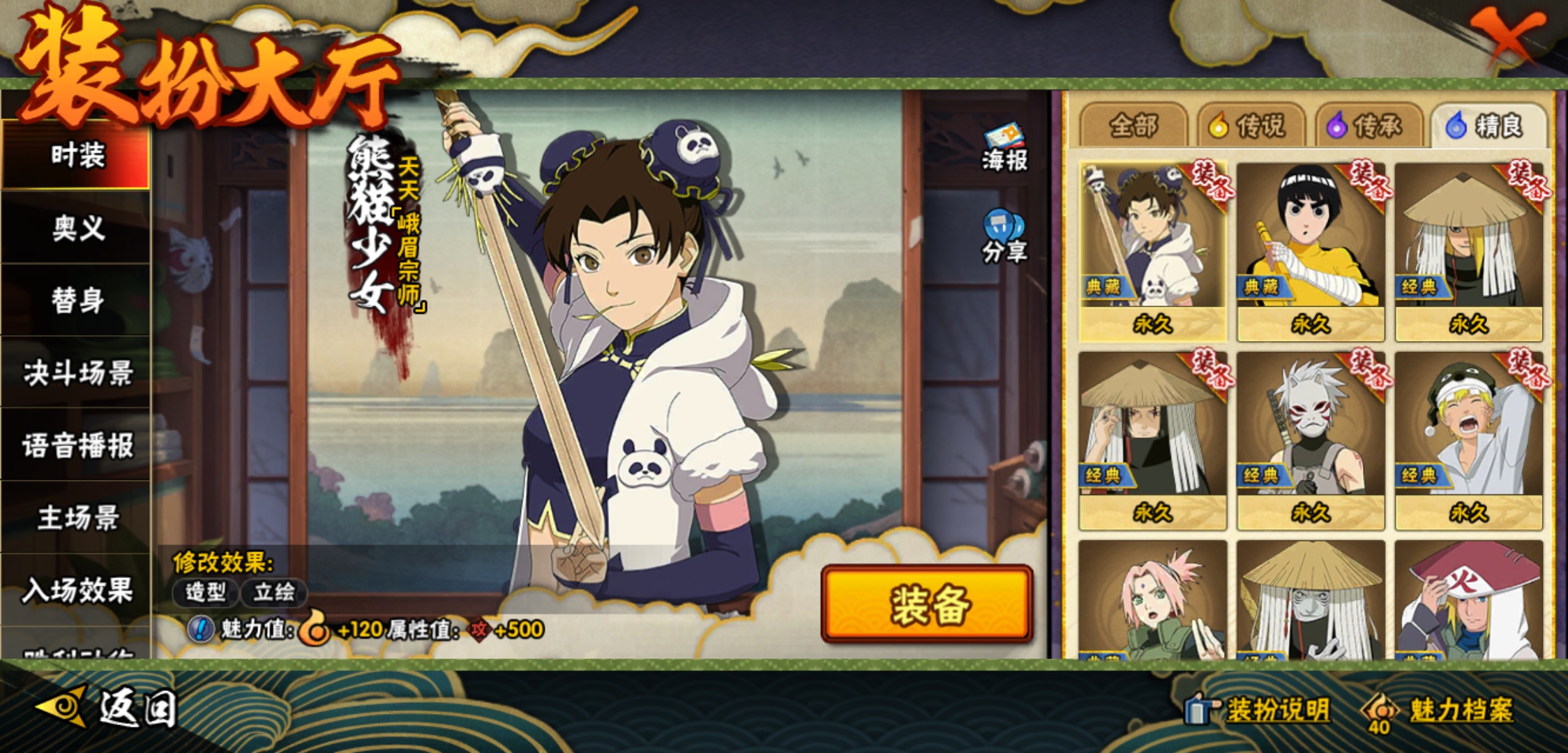This screenshot has height=753, width=1568.
Task: Switch to the 全部 tab
Action: tap(1133, 126)
